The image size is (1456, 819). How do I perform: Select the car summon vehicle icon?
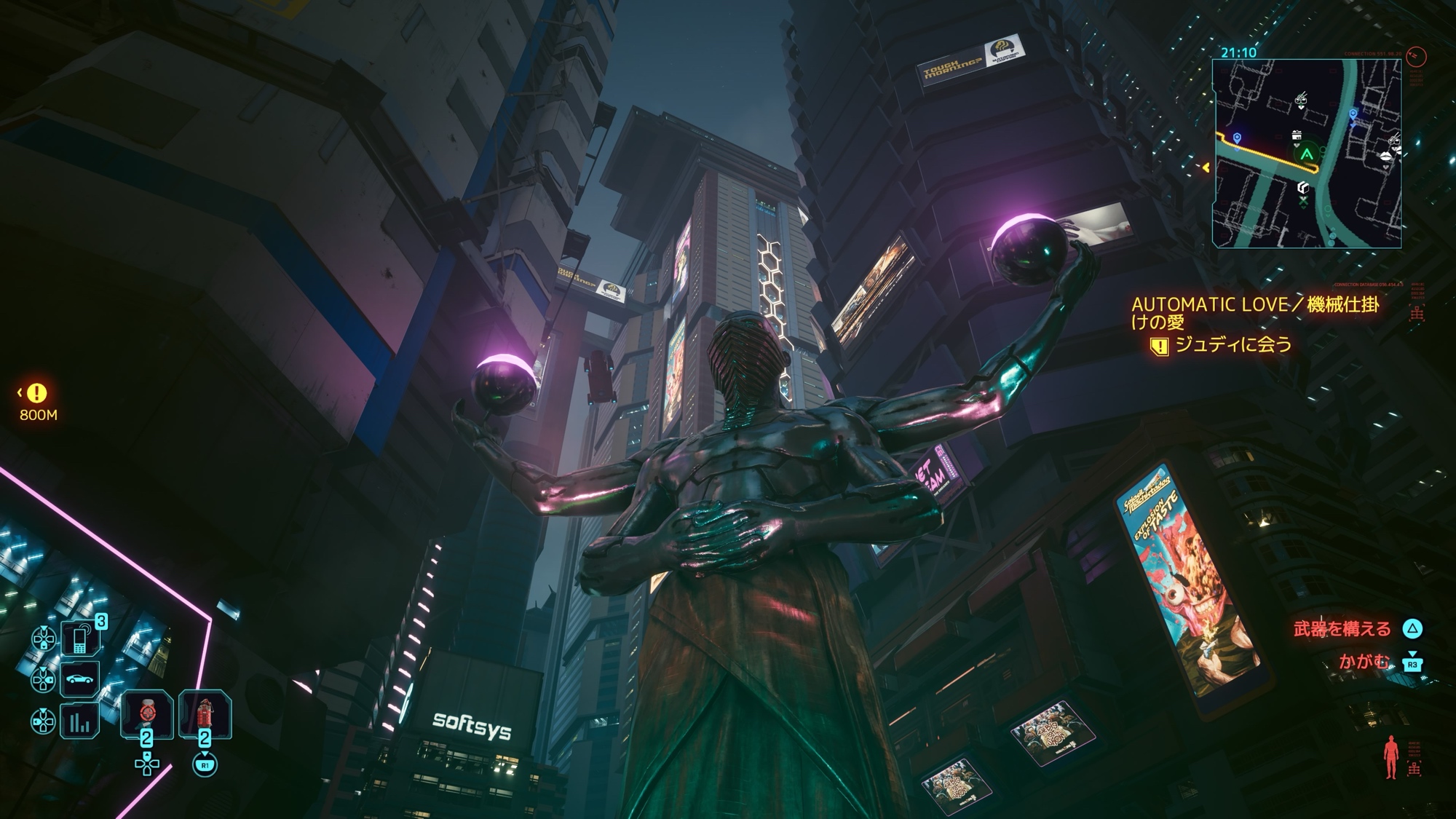tap(79, 680)
